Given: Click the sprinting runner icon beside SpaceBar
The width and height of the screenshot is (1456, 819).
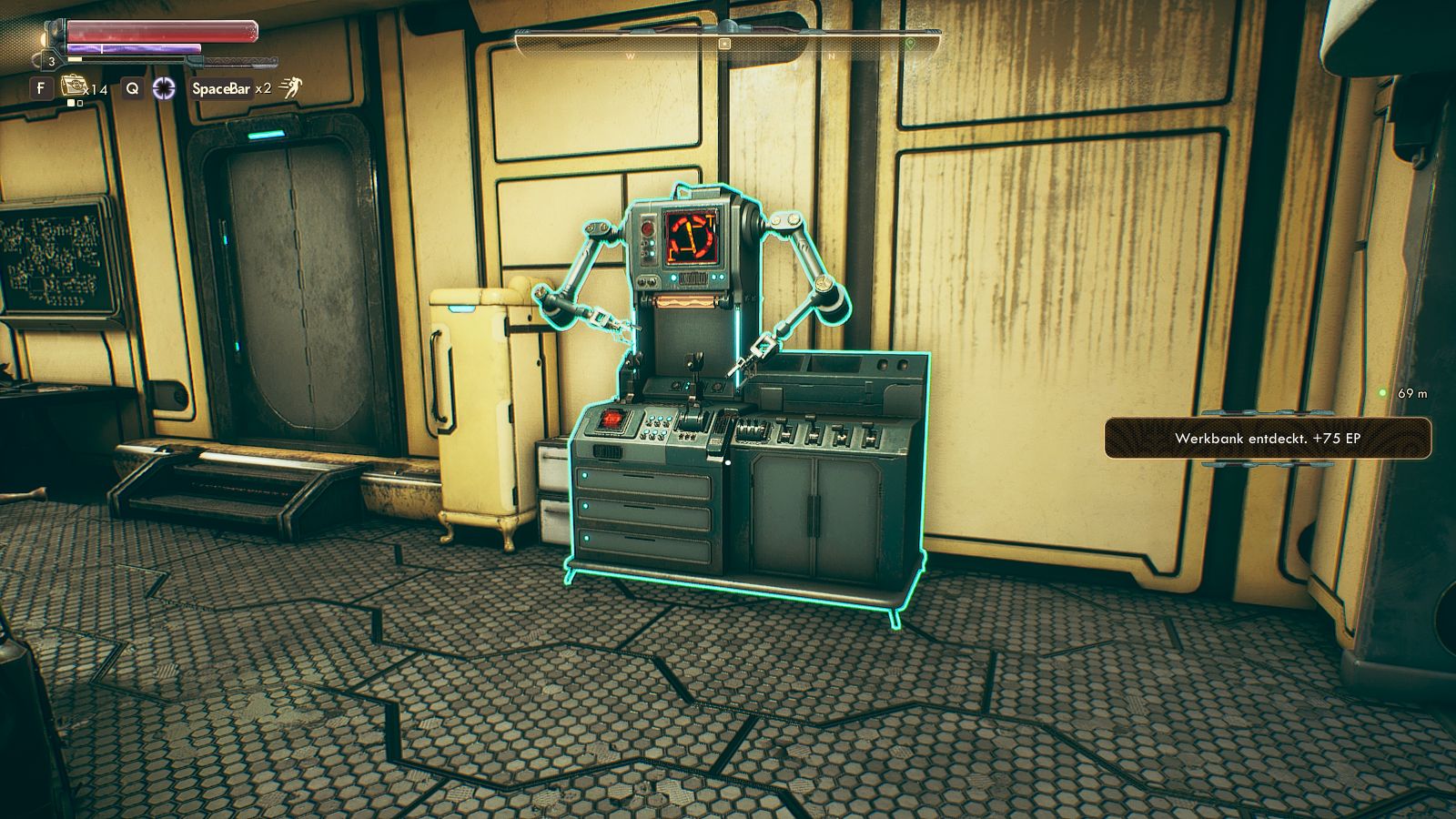Looking at the screenshot, I should 291,87.
